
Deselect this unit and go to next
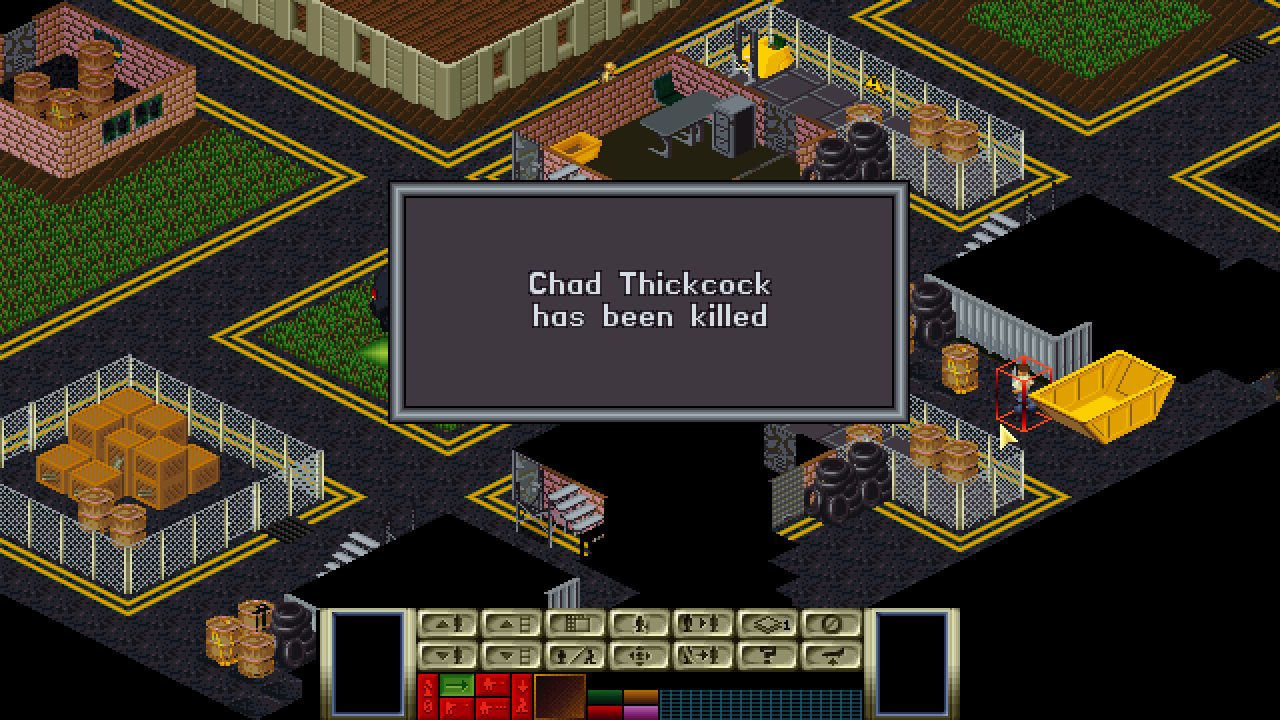coord(702,656)
